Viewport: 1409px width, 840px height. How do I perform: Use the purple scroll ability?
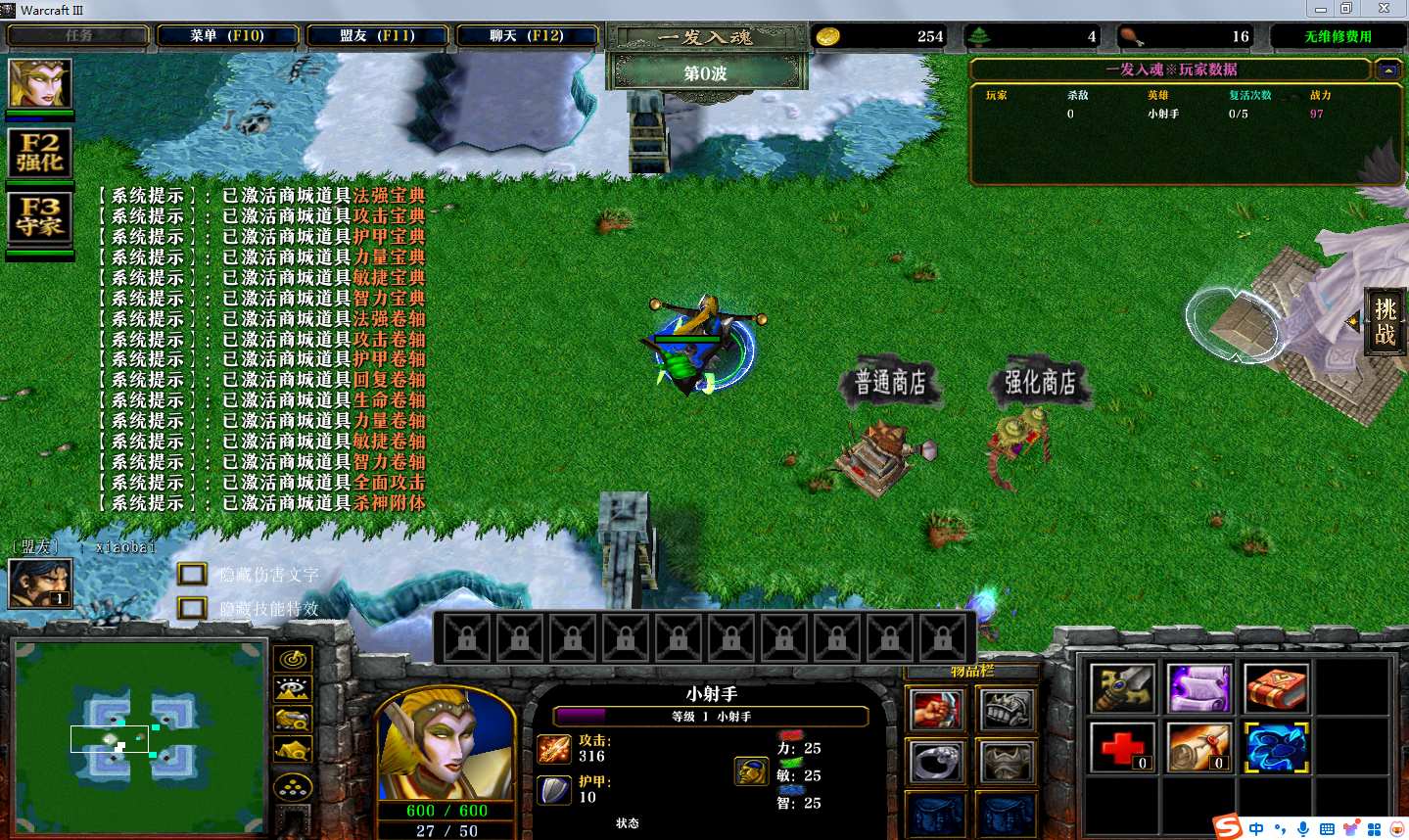pyautogui.click(x=1198, y=687)
